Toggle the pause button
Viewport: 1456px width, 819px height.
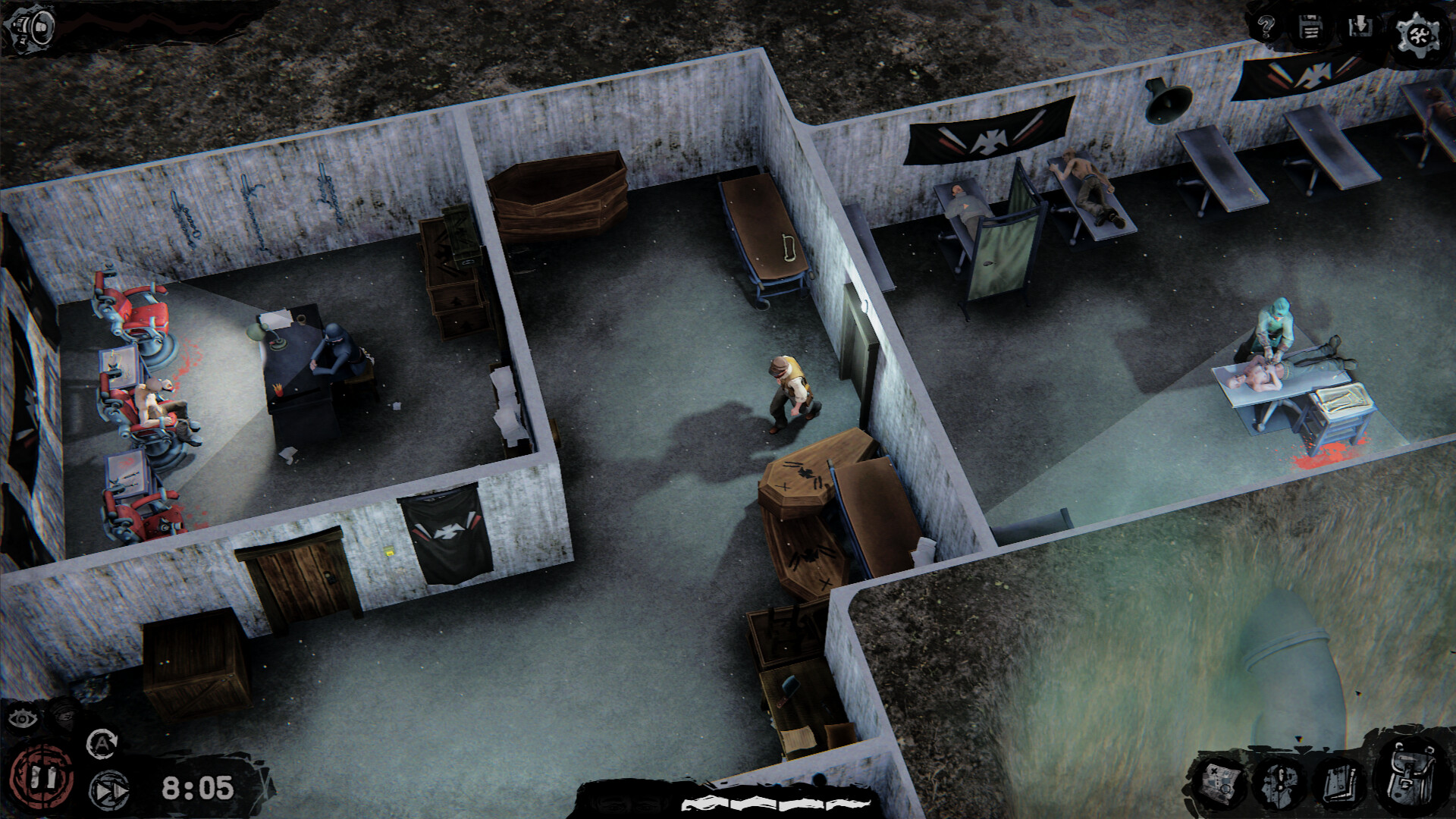tap(42, 776)
